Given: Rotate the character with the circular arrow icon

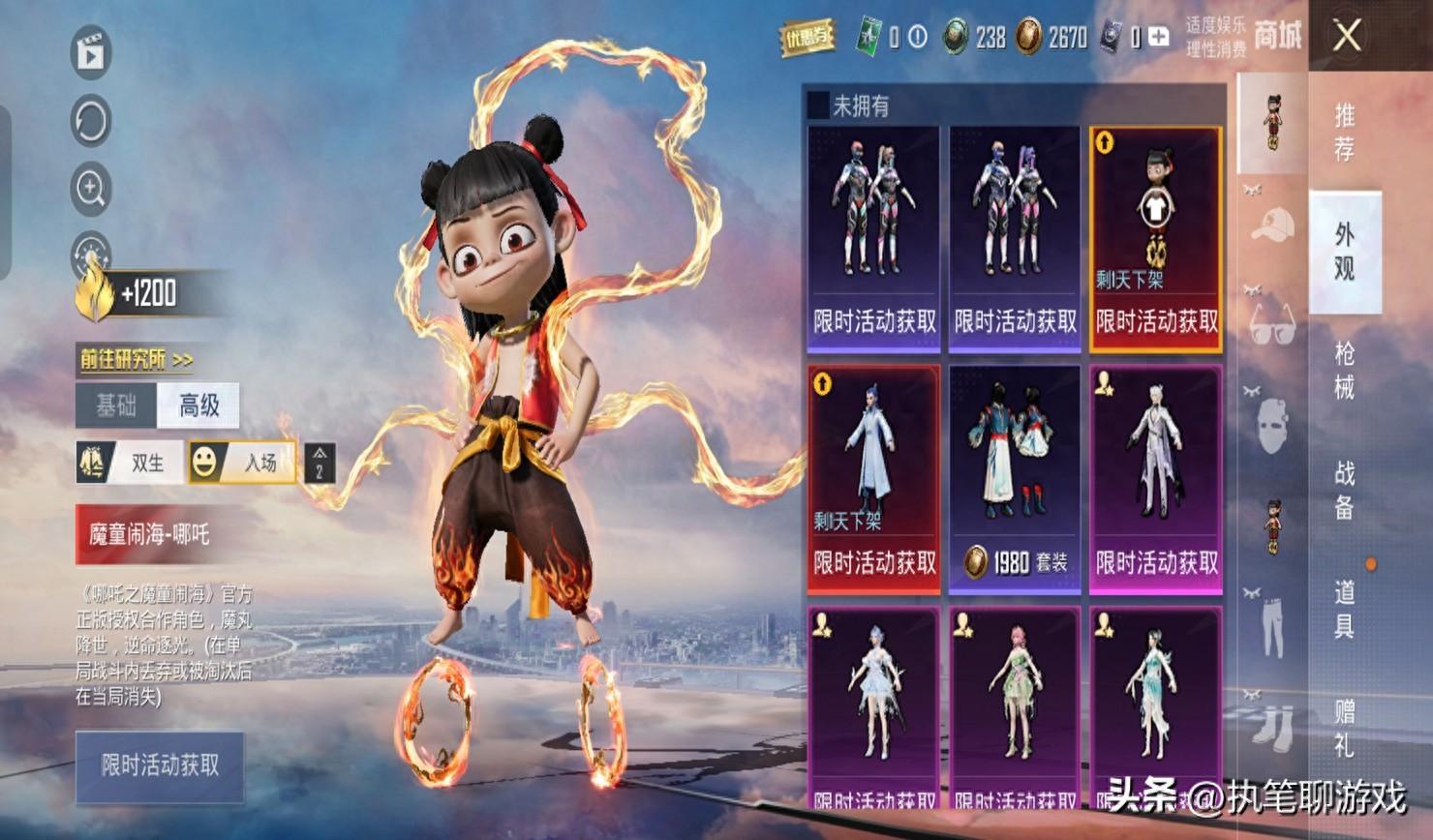Looking at the screenshot, I should click(x=91, y=122).
